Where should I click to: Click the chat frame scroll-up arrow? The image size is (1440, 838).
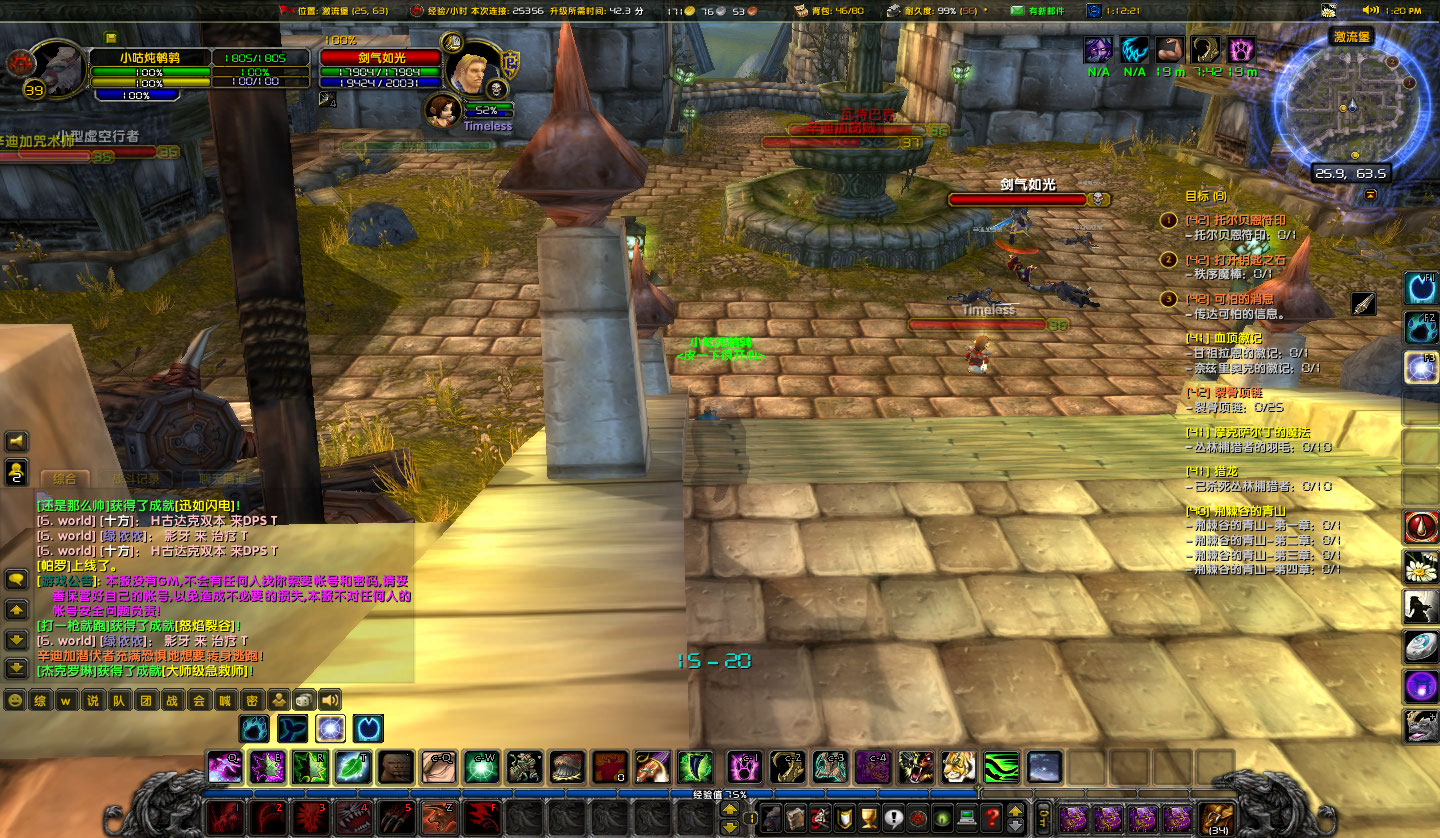coord(15,609)
